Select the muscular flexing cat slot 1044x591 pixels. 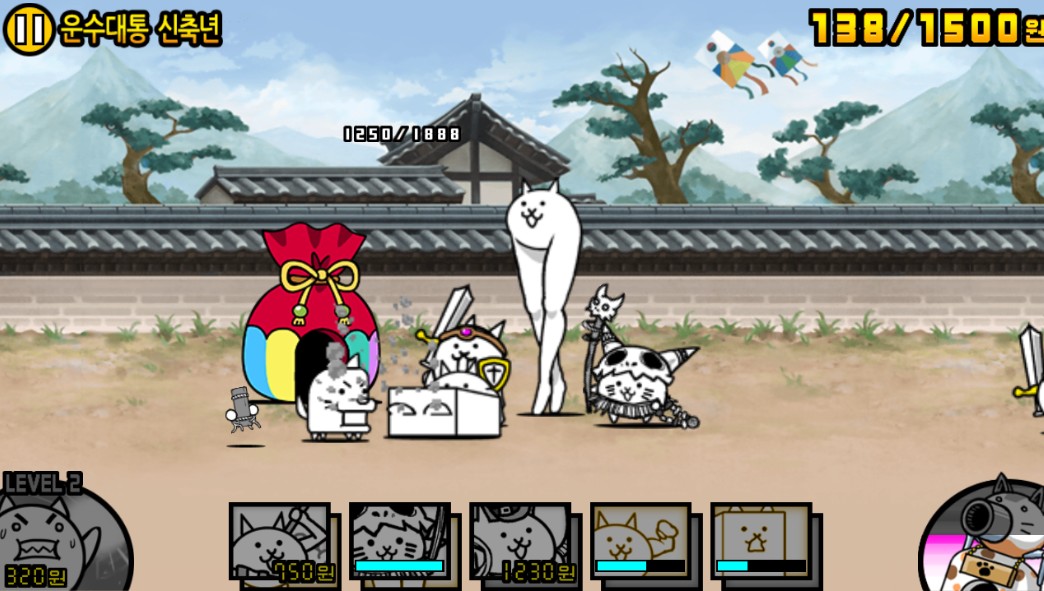[640, 540]
